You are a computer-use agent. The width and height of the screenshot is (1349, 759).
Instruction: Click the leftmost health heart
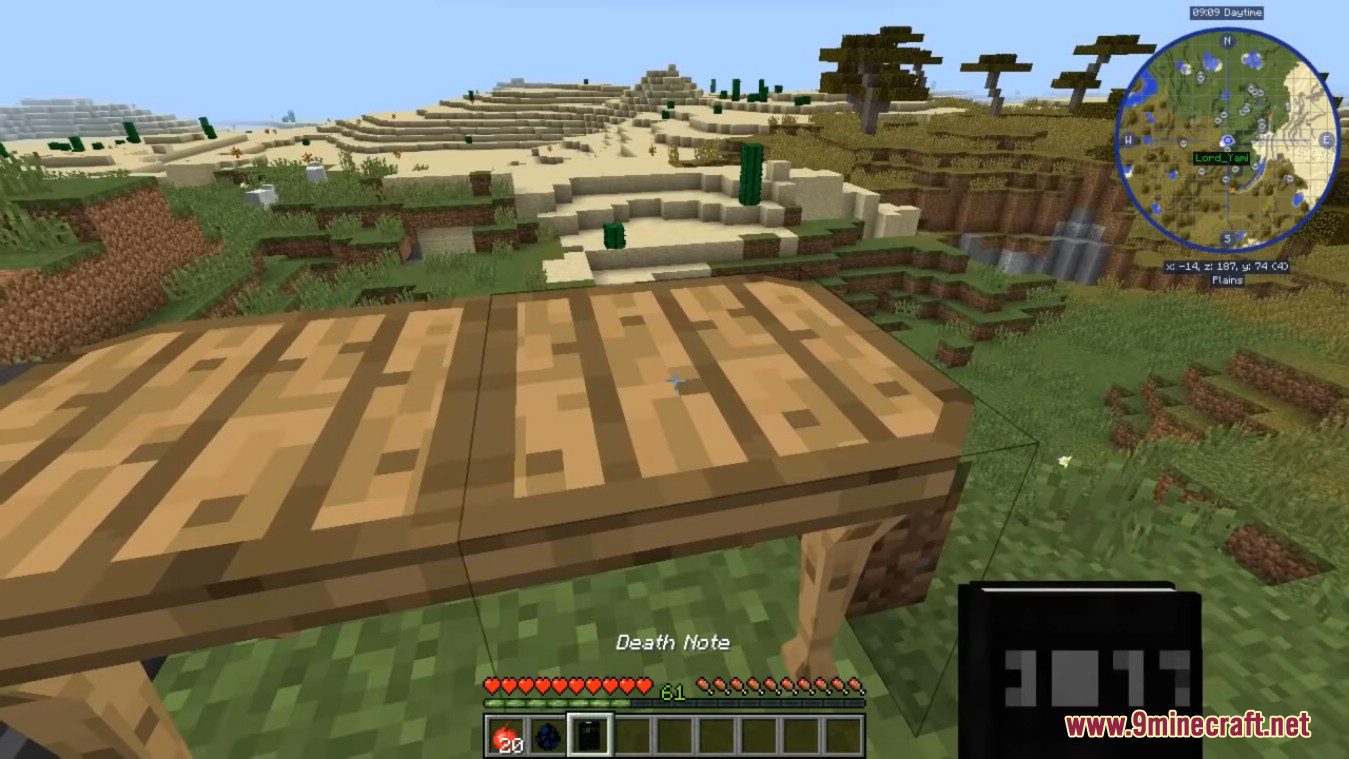[493, 683]
